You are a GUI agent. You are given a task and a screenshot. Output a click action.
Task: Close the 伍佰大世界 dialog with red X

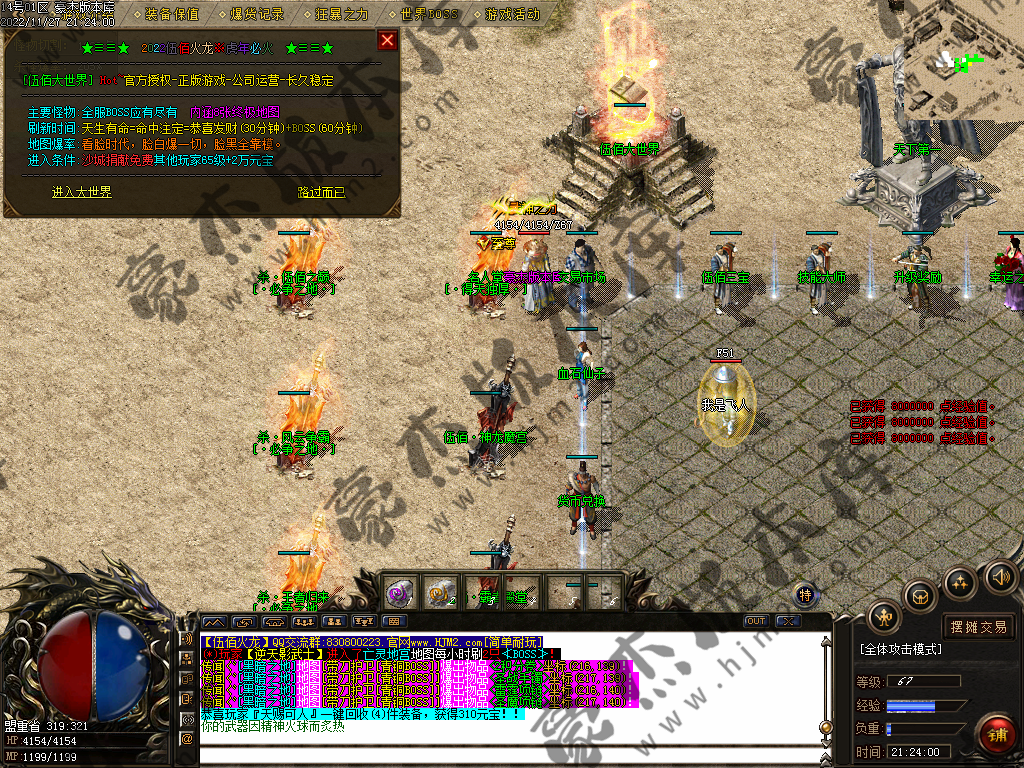tap(387, 40)
